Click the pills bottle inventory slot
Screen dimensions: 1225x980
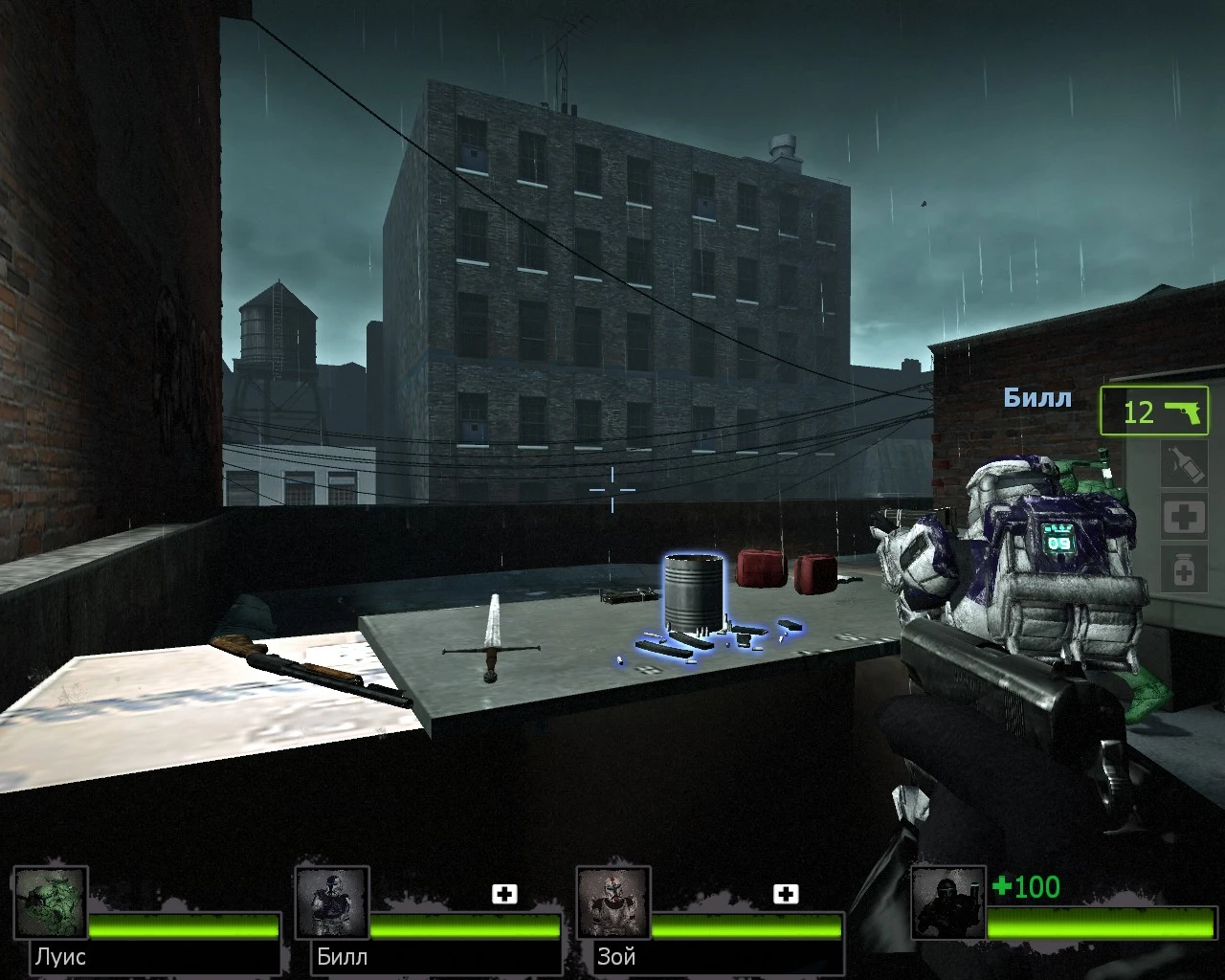click(x=1184, y=568)
